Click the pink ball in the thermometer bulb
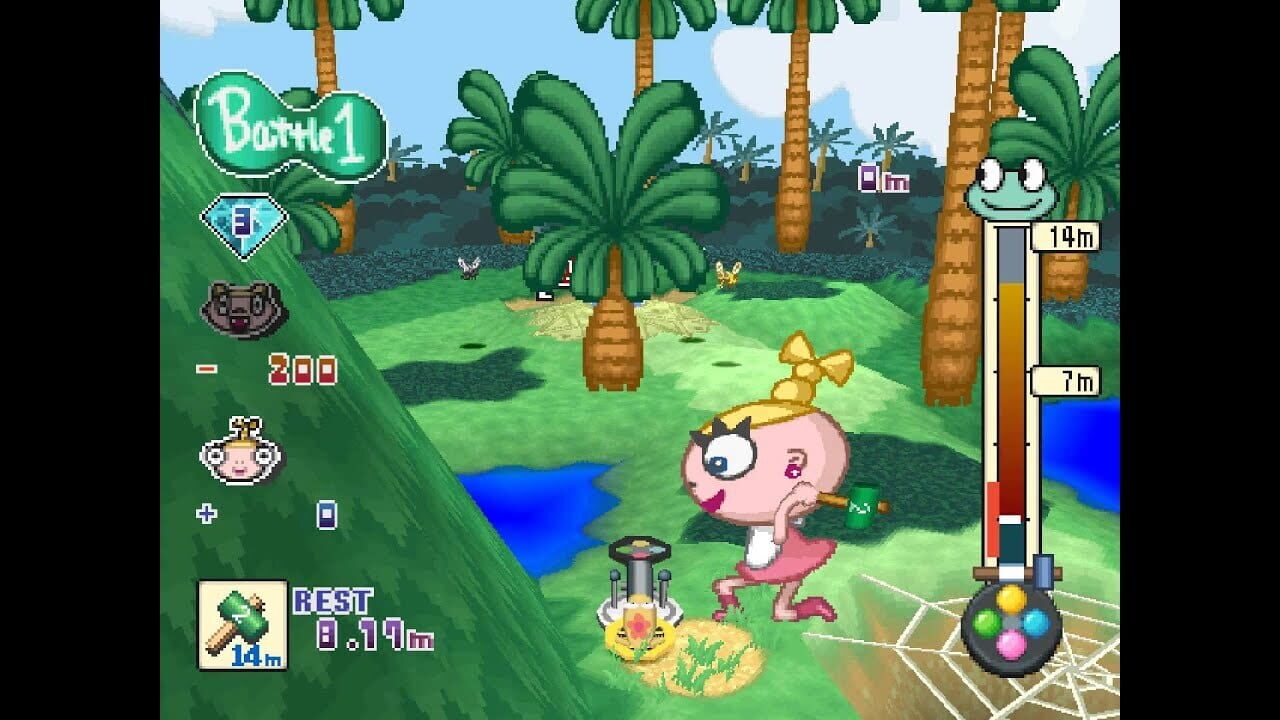 click(1010, 643)
